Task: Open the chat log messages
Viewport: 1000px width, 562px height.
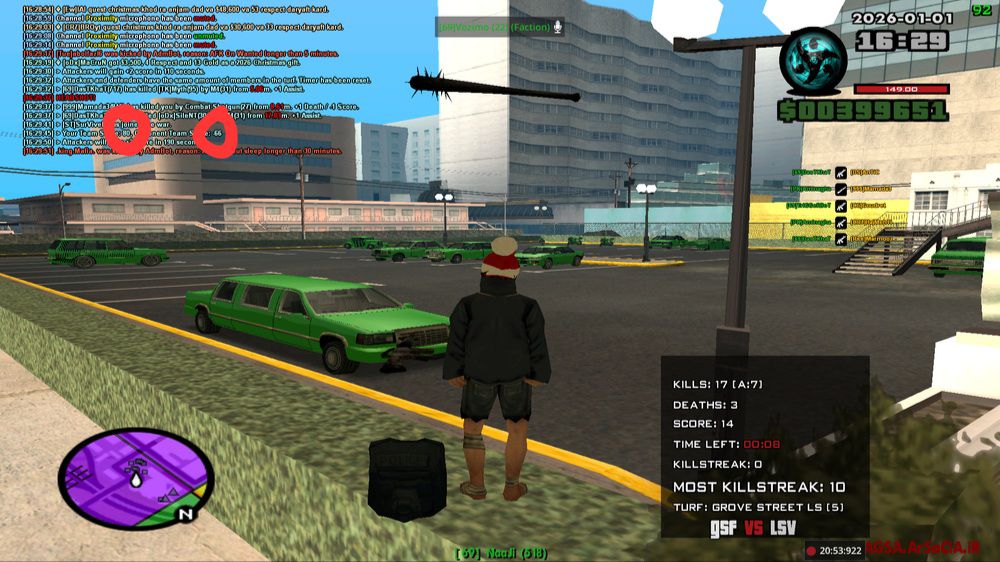Action: pos(180,80)
